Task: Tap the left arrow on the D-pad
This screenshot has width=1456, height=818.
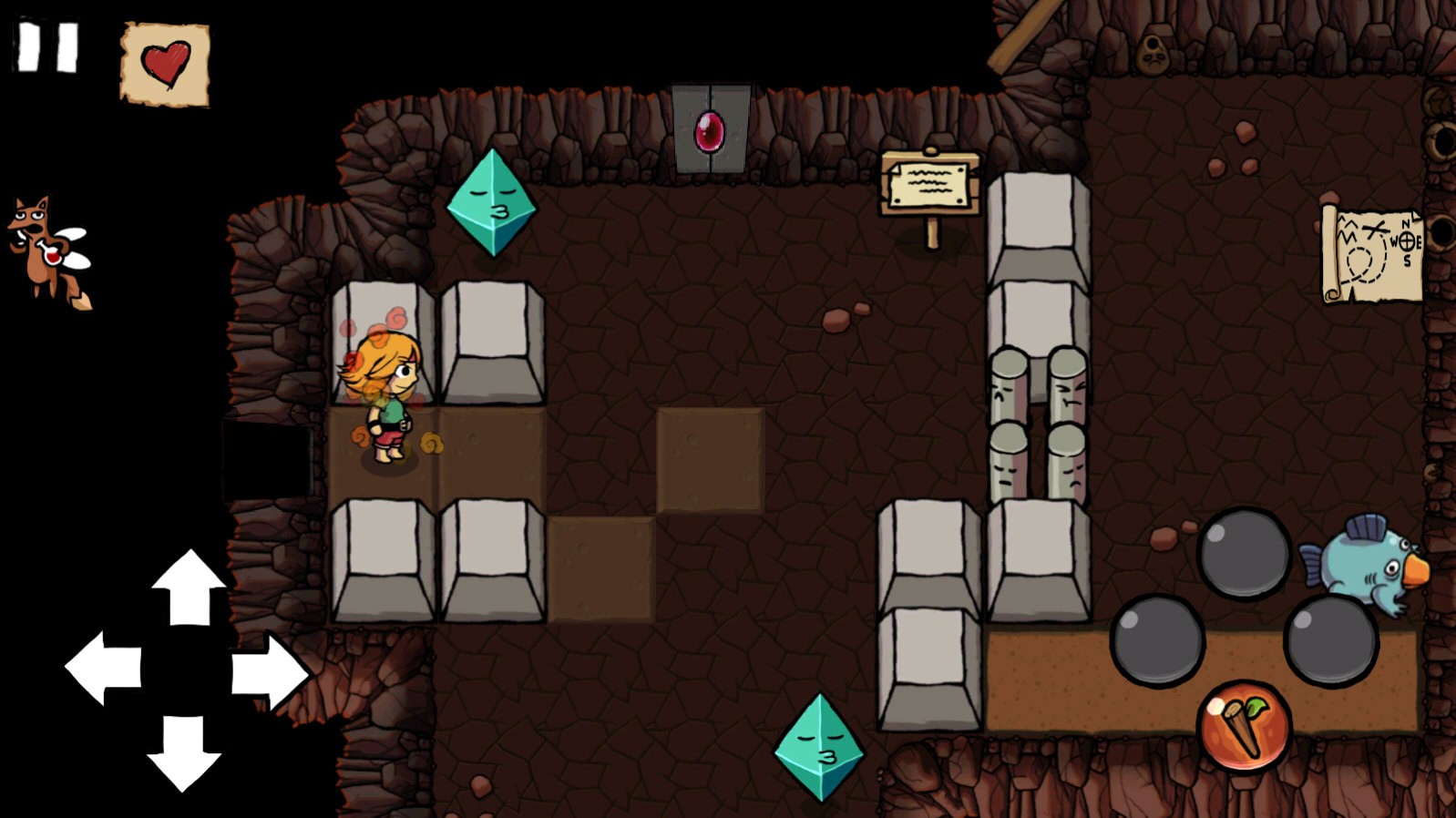Action: click(x=104, y=668)
